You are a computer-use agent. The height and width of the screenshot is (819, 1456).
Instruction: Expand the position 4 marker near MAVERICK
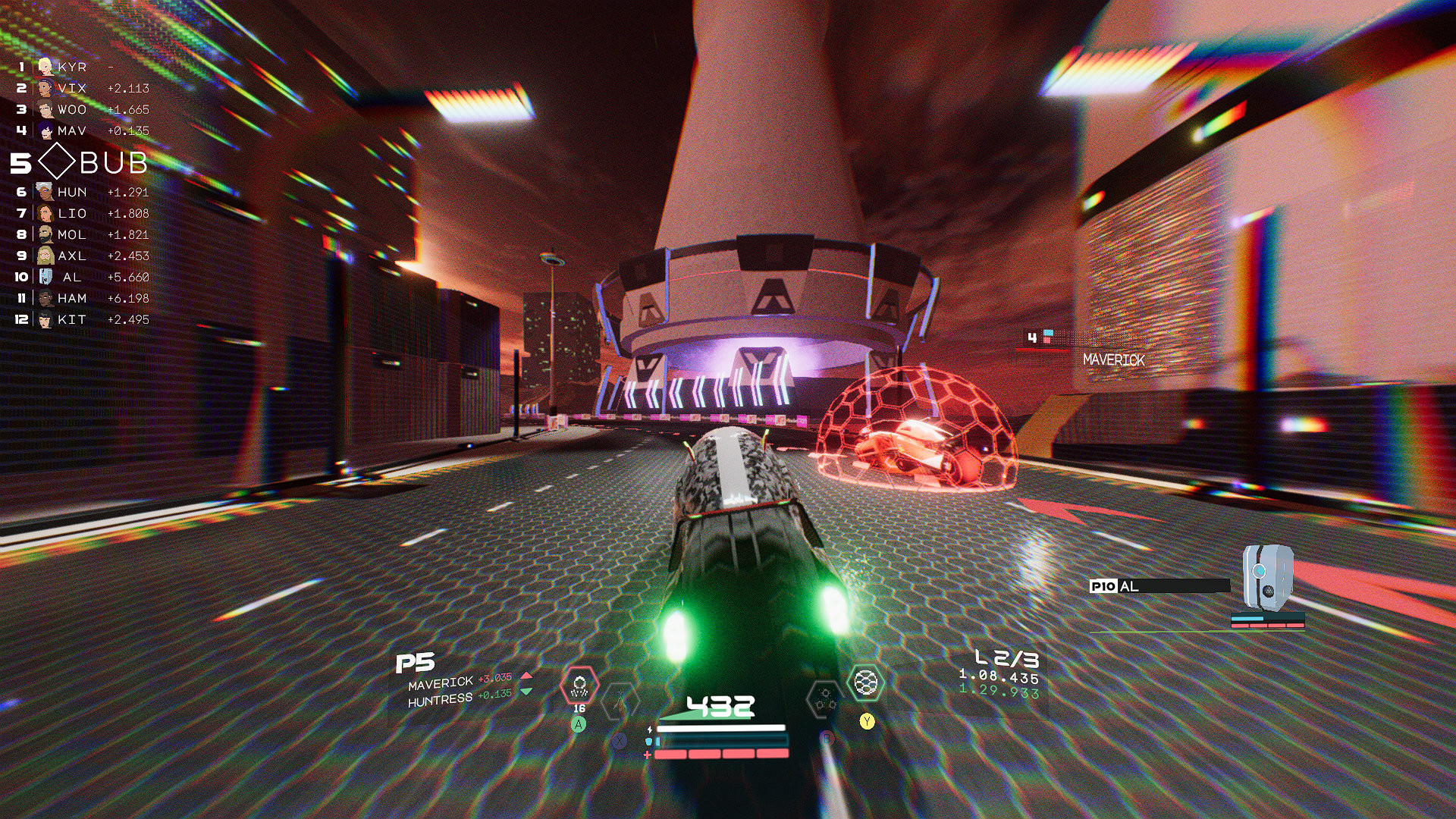click(1031, 337)
